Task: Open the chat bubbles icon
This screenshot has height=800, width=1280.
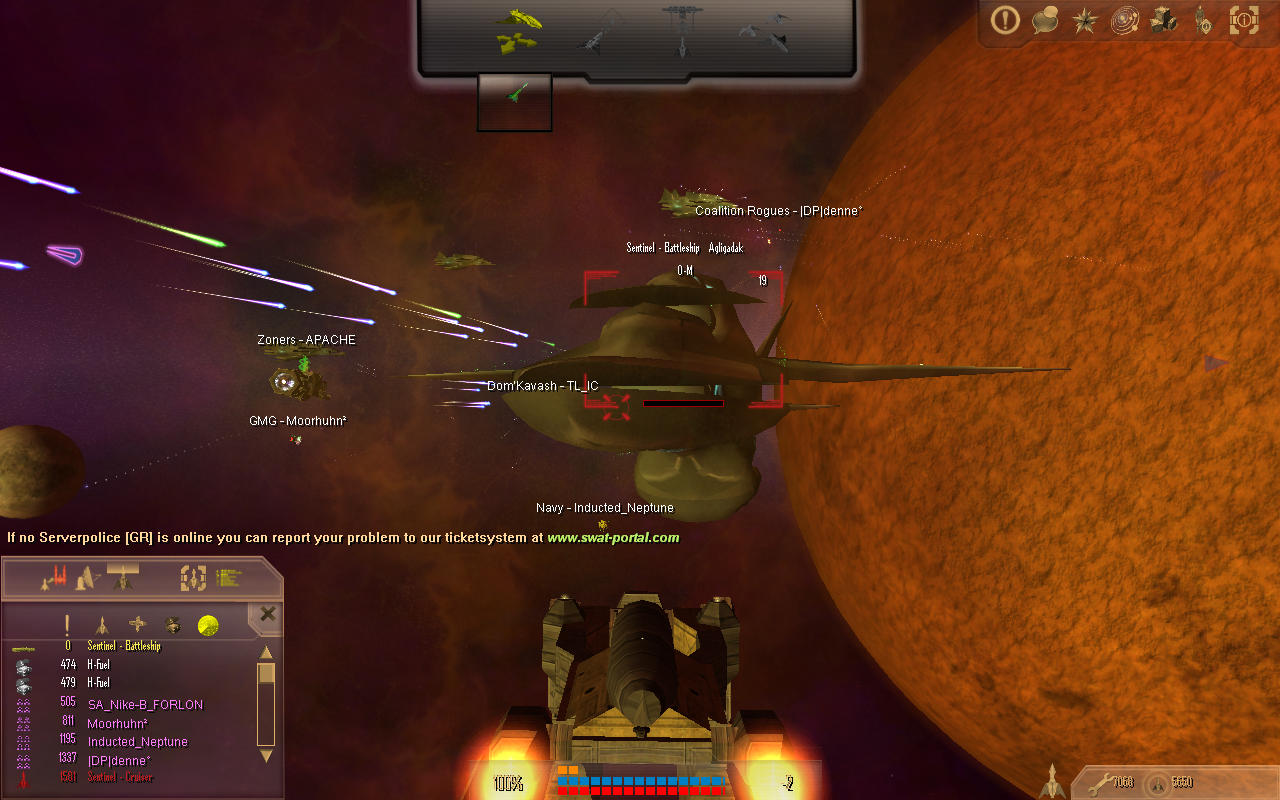Action: click(x=1045, y=20)
